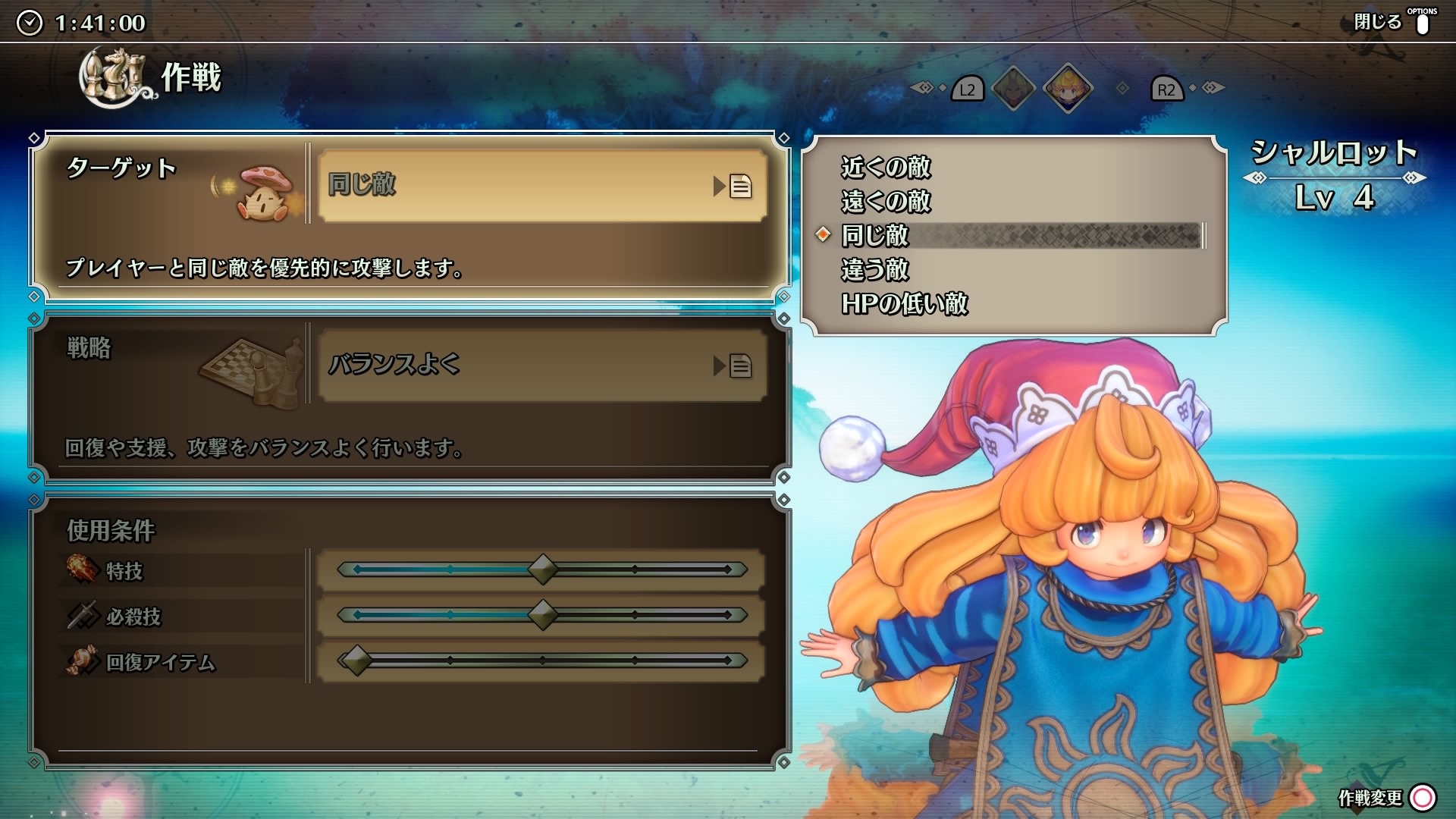The image size is (1456, 819).
Task: Pick the highlighted 同じ敵 option
Action: pyautogui.click(x=874, y=235)
